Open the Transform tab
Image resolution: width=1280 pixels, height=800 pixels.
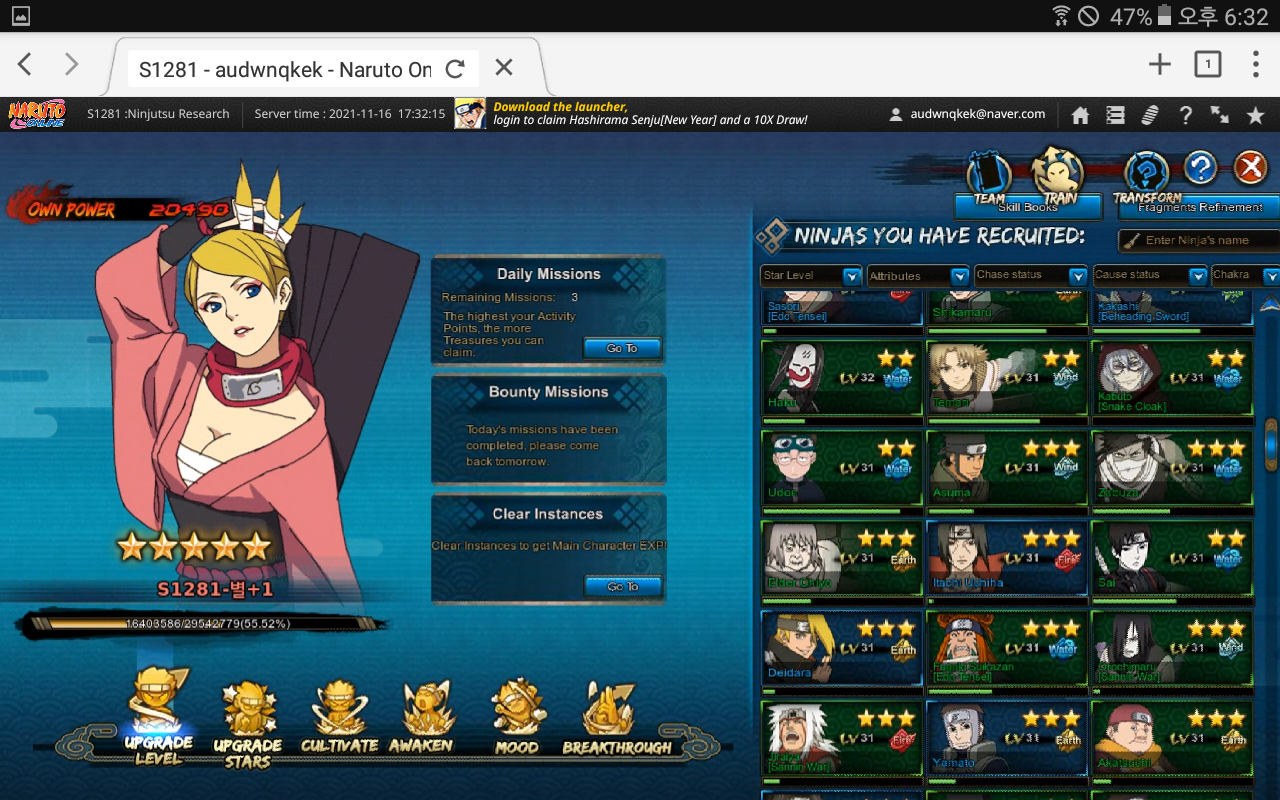1147,176
